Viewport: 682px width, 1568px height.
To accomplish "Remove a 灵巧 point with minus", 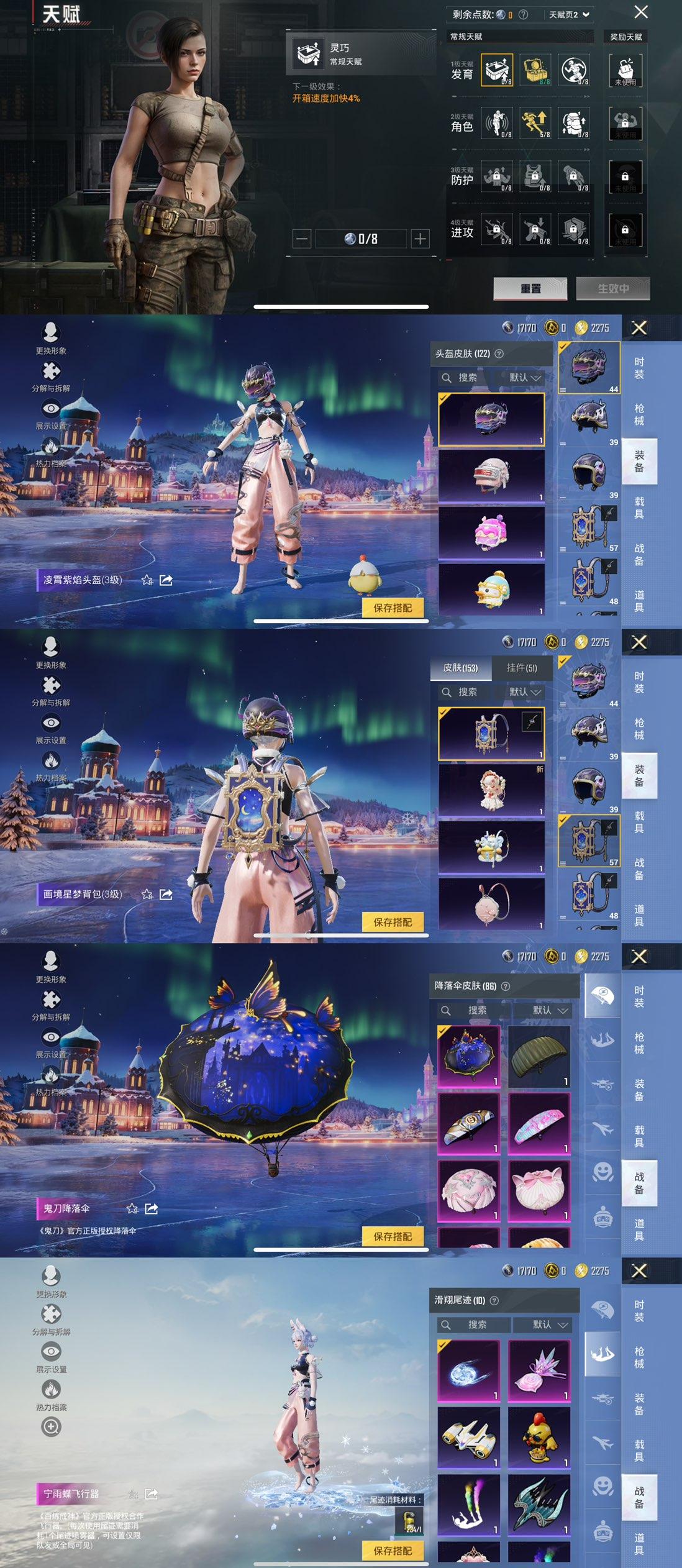I will coord(302,239).
